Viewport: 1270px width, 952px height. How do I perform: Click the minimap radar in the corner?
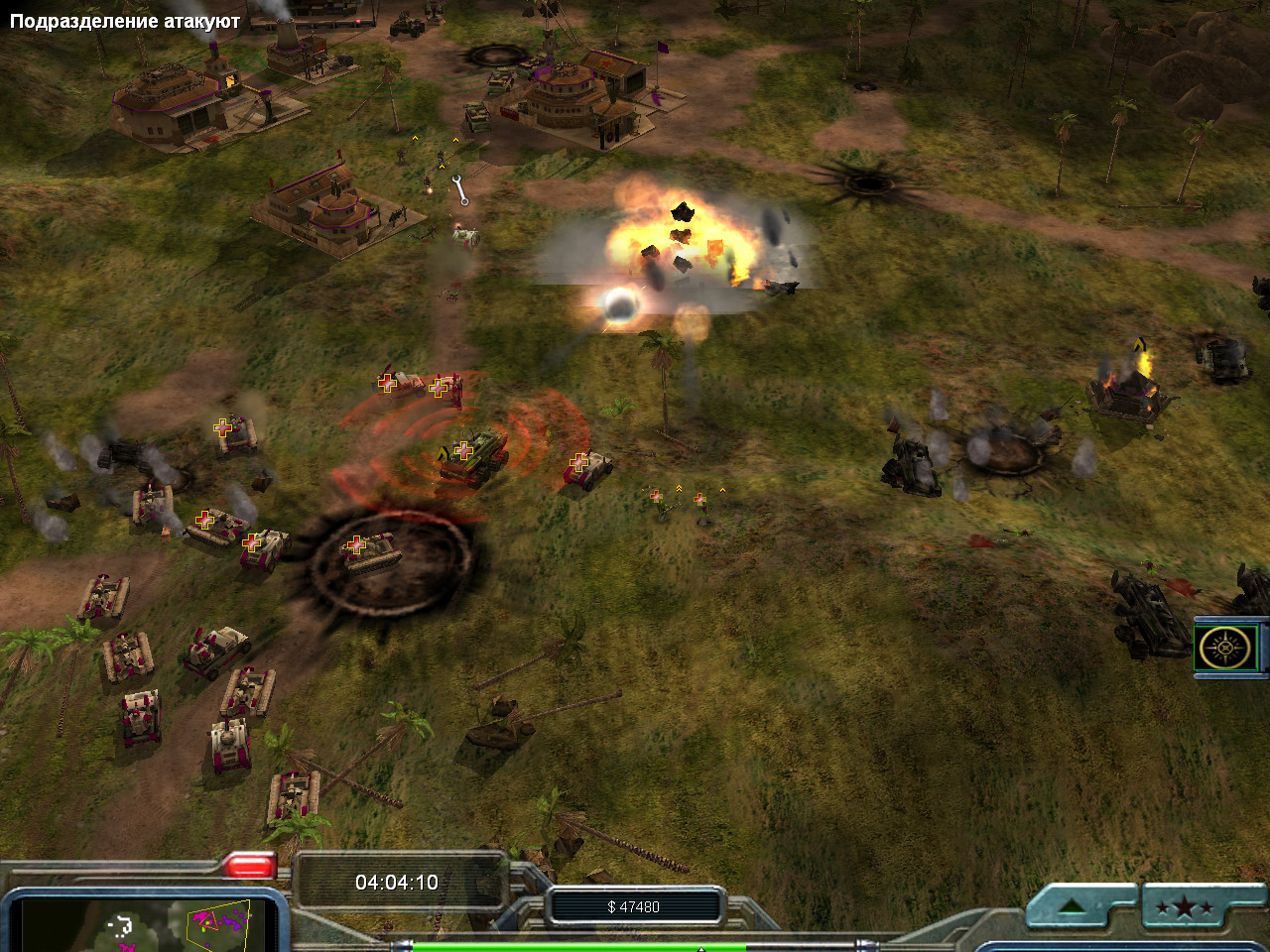(149, 924)
